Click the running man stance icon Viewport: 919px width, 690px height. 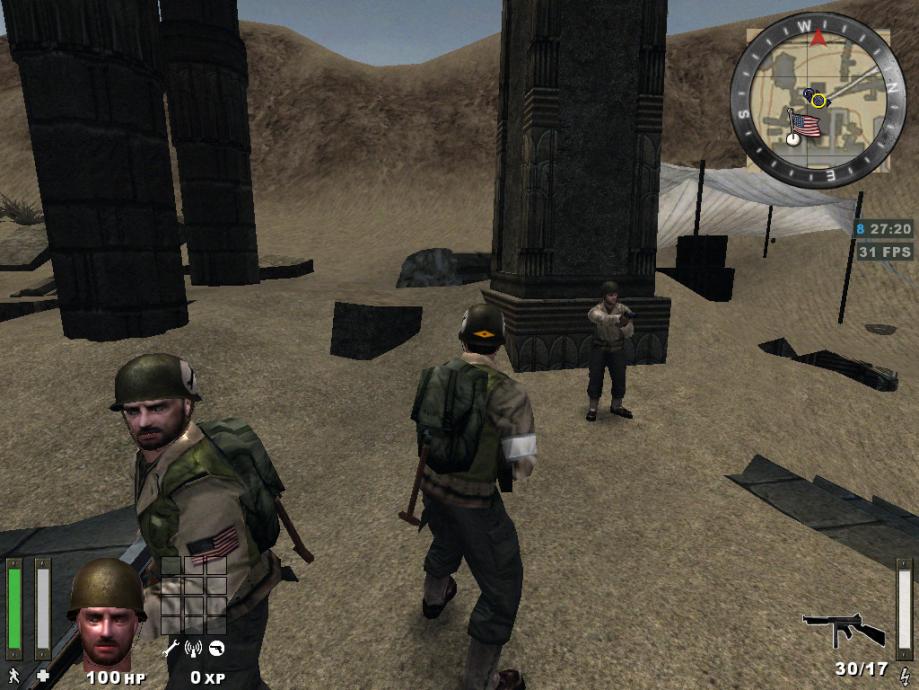tap(13, 677)
